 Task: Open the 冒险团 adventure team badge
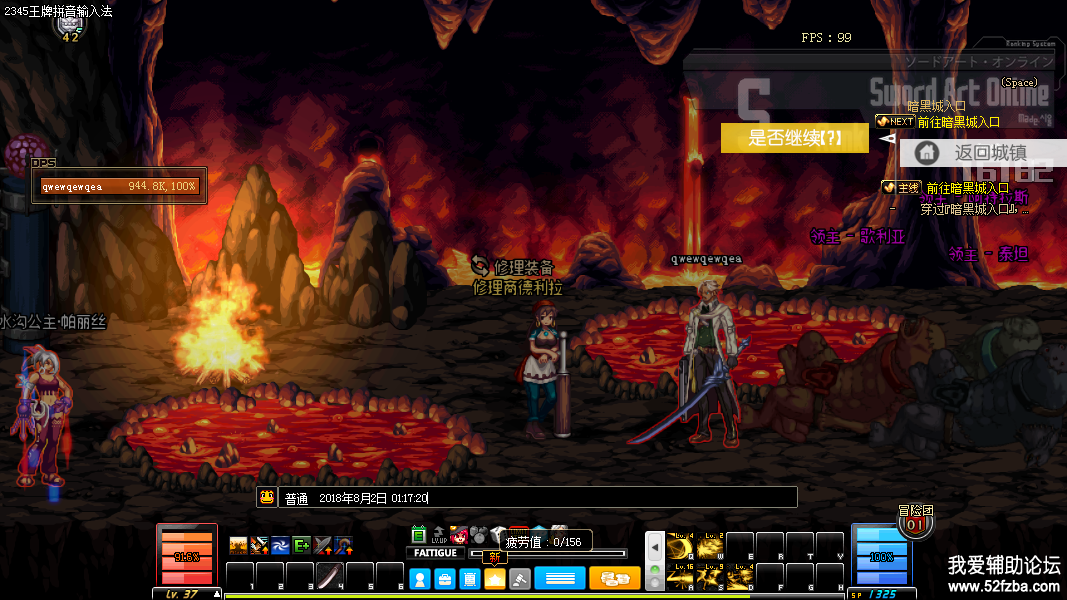(915, 519)
